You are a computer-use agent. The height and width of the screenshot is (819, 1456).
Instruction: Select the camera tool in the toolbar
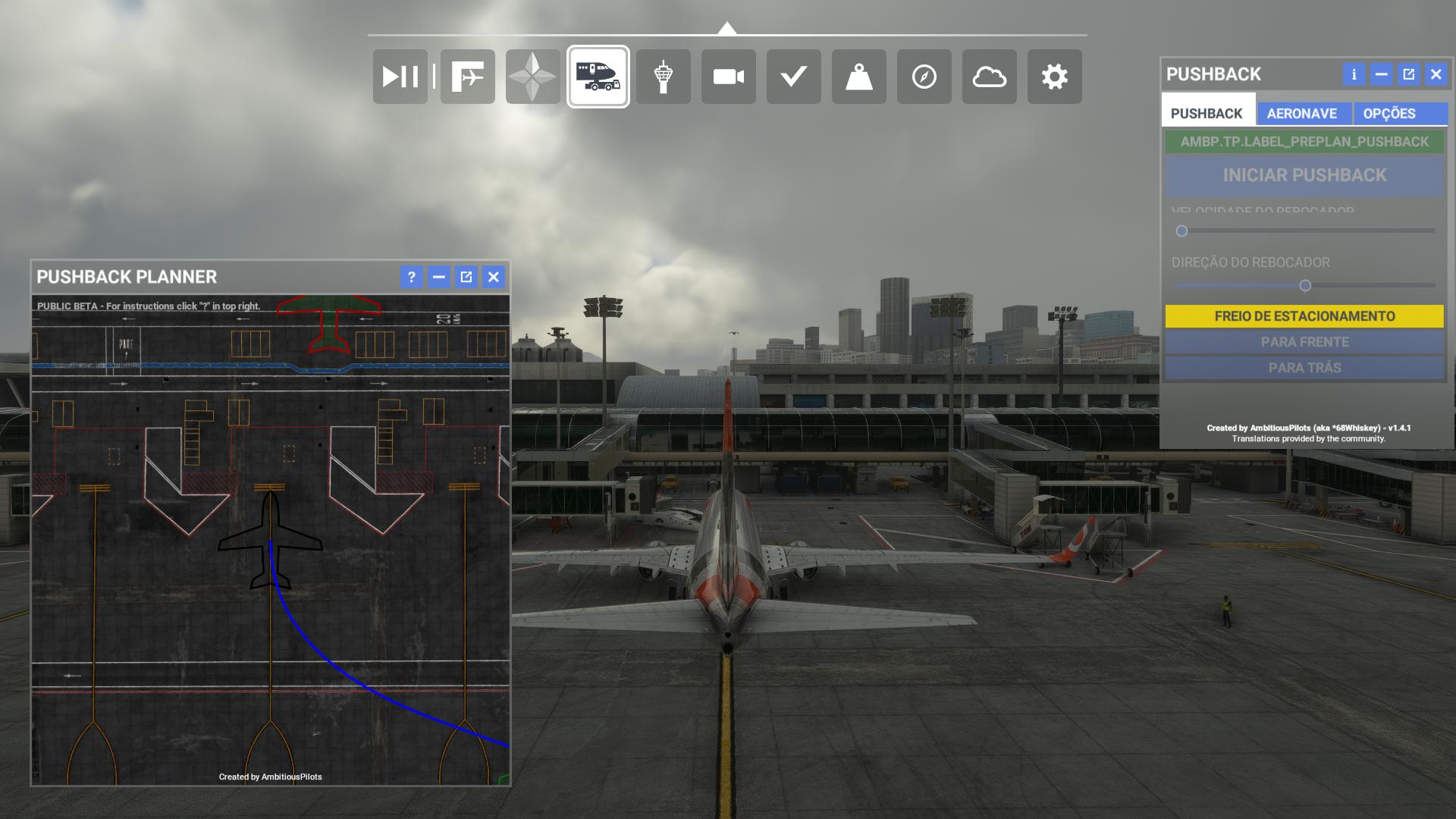727,77
